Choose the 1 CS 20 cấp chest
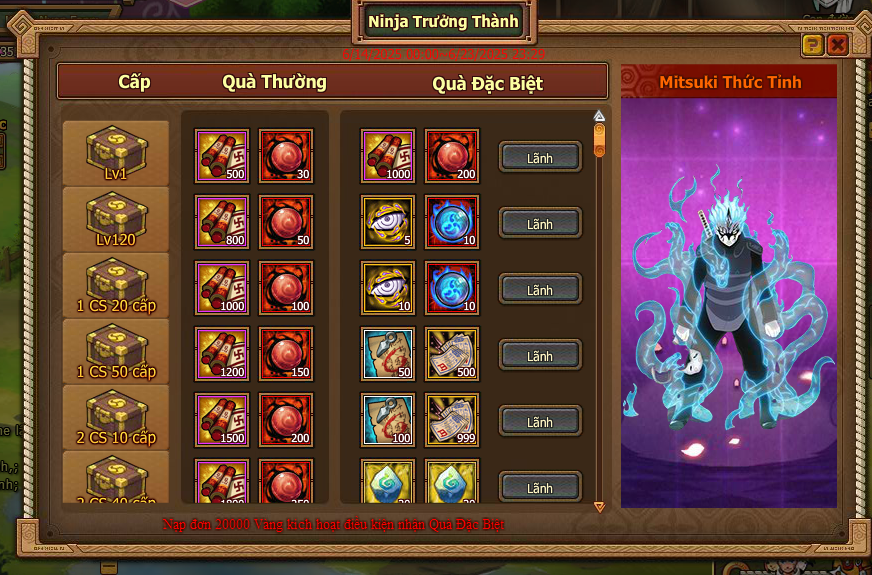This screenshot has height=575, width=872. (115, 284)
